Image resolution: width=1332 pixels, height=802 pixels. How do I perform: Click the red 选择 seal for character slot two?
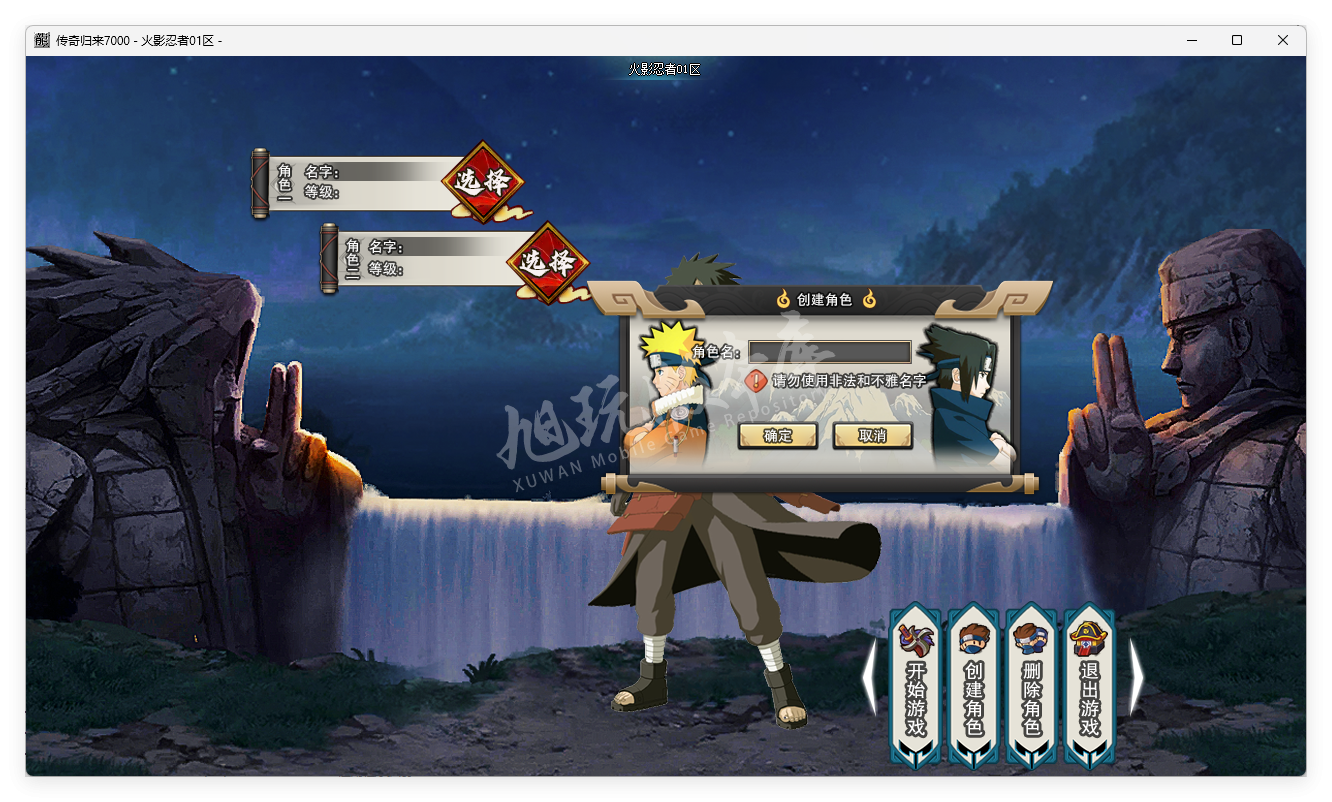click(x=548, y=261)
